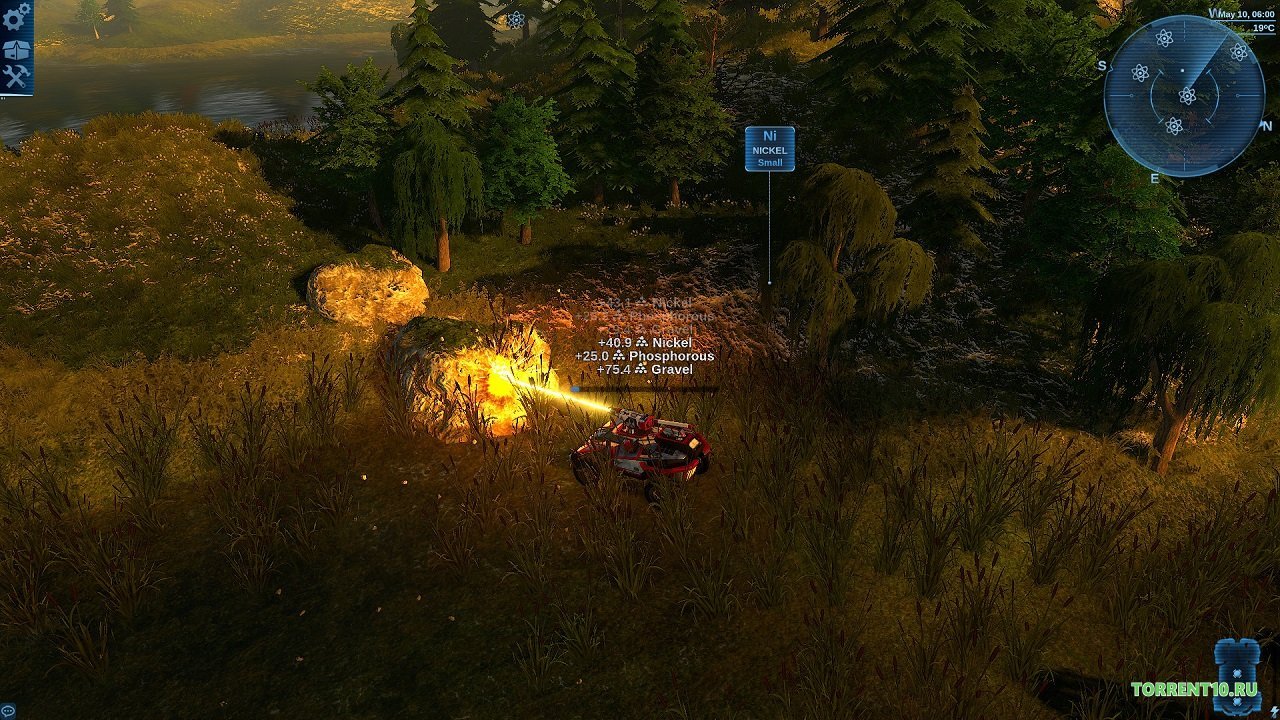Select the central atom icon on the radar
Image resolution: width=1280 pixels, height=720 pixels.
[x=1187, y=97]
